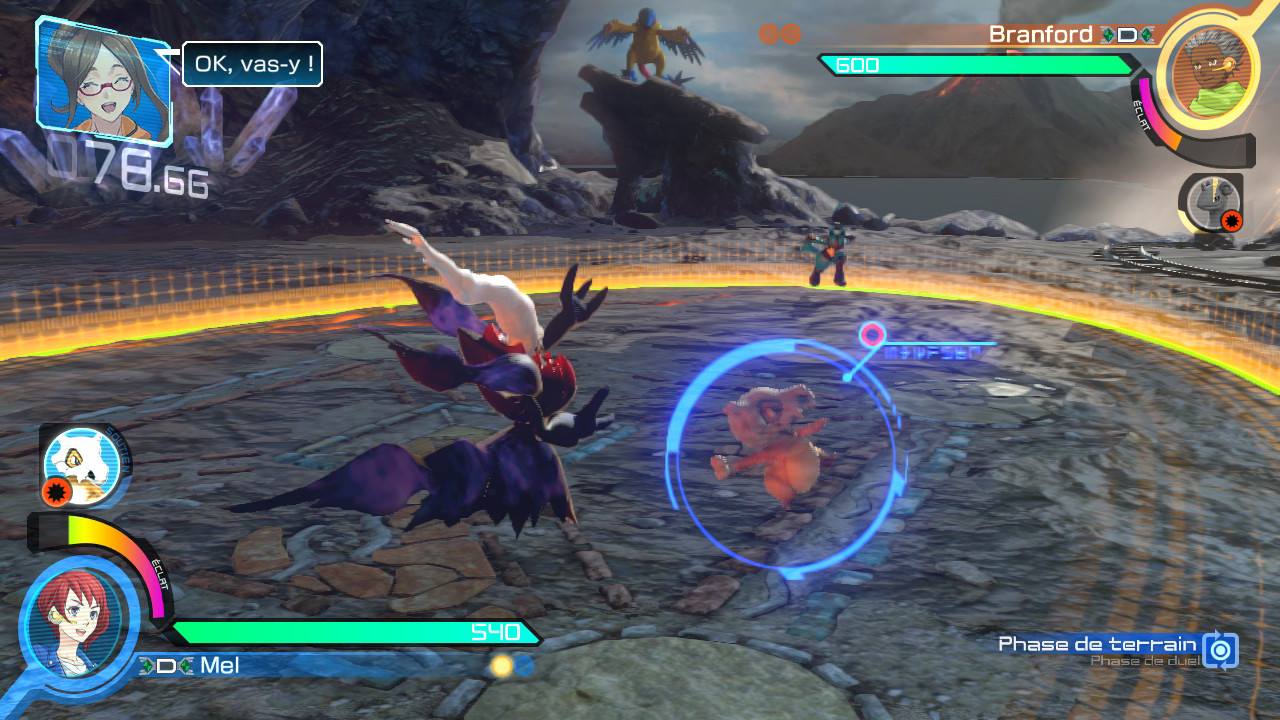This screenshot has height=720, width=1280.
Task: Select Branford's opponent portrait
Action: (1212, 62)
